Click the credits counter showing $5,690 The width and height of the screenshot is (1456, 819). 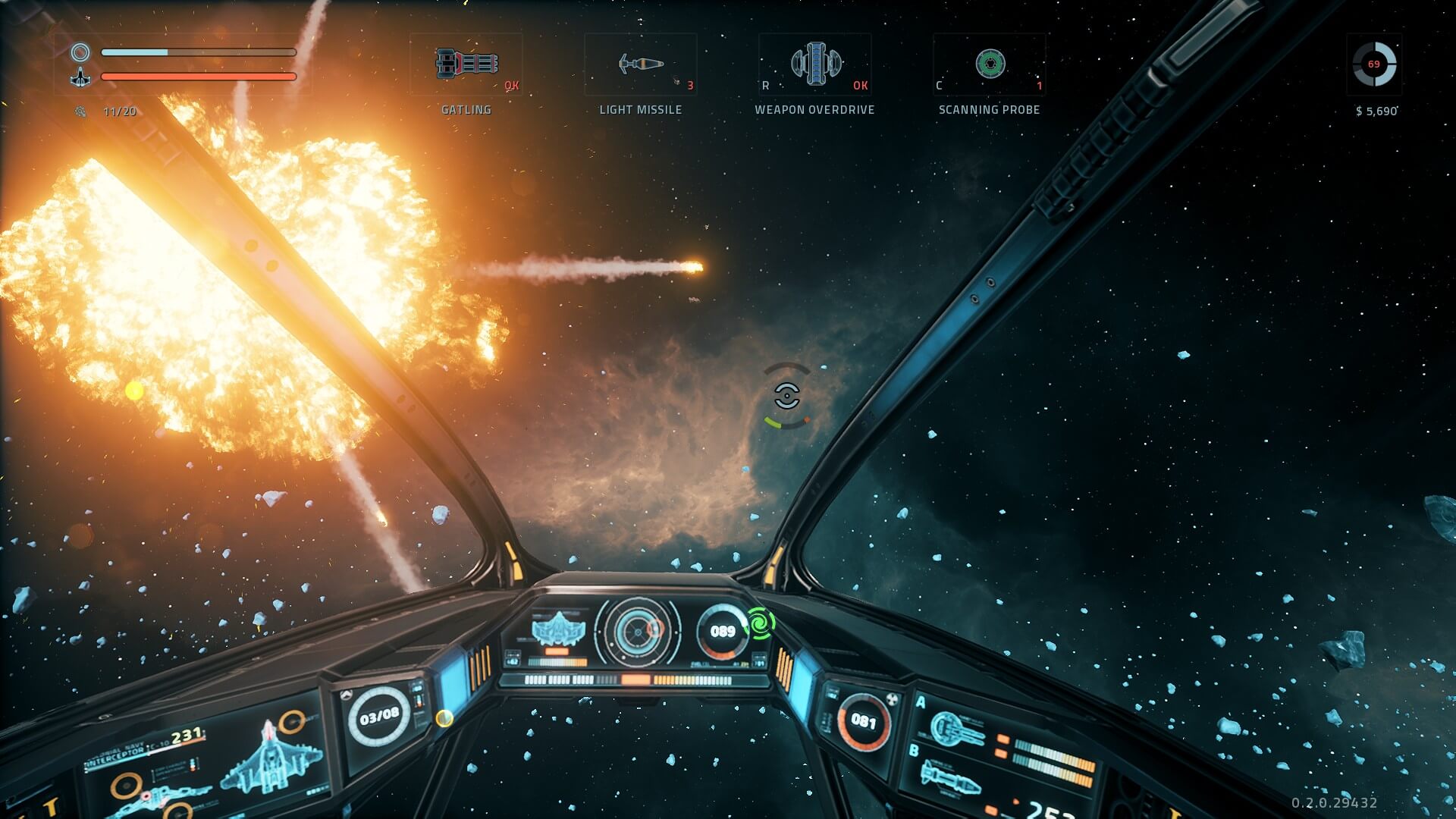pyautogui.click(x=1376, y=111)
